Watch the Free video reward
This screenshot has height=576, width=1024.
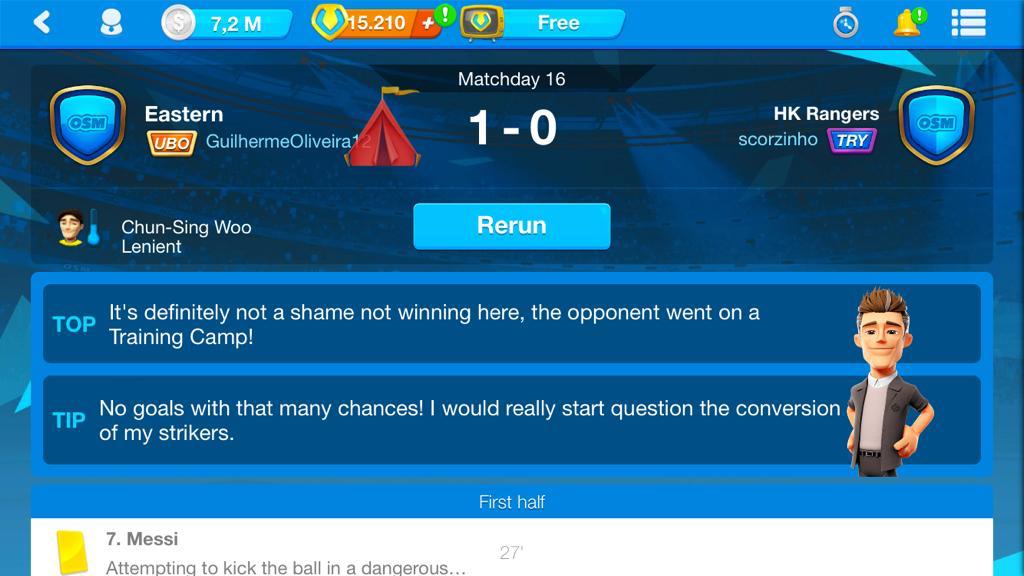(544, 23)
